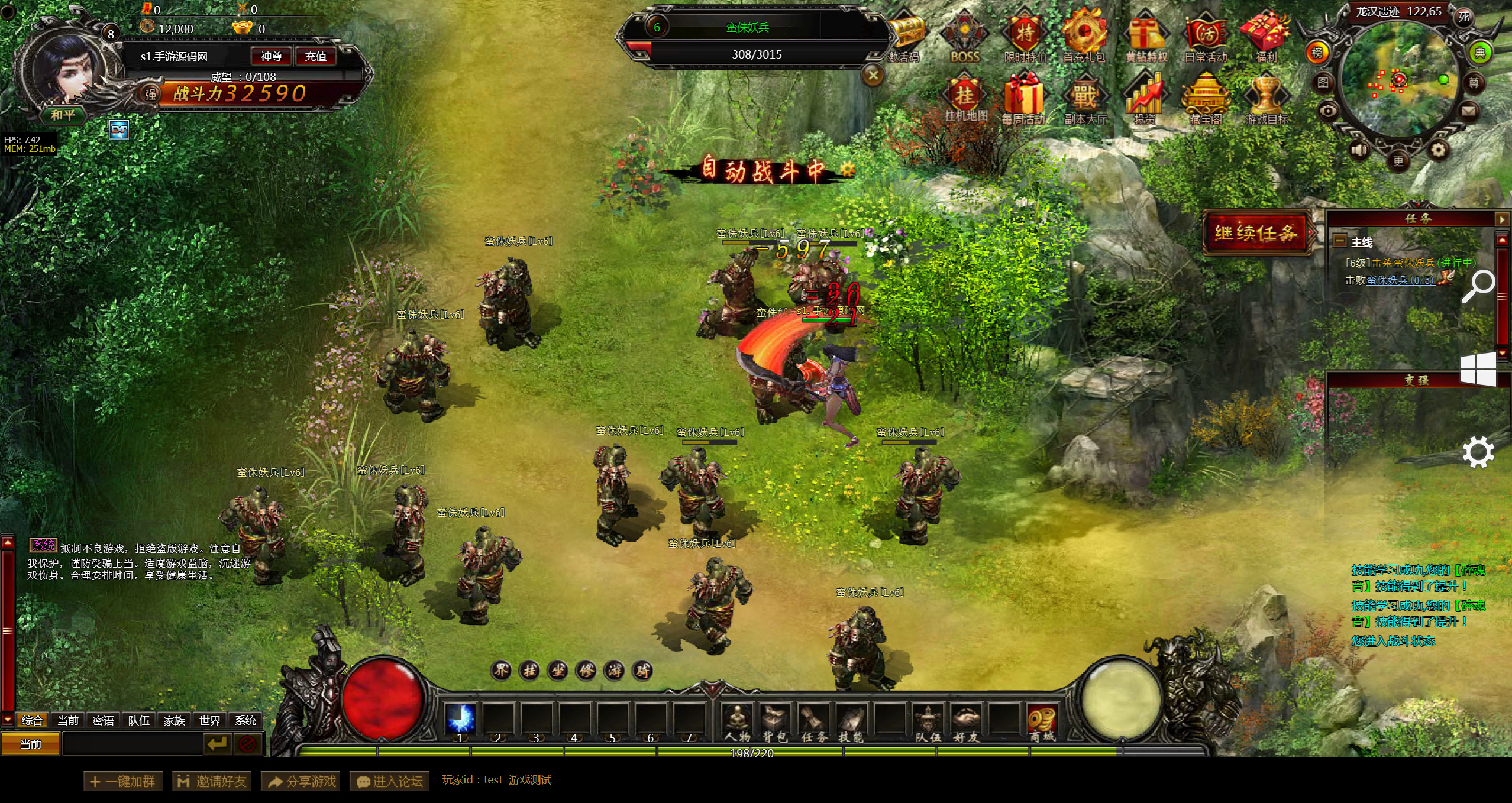Screen dimensions: 1512x803
Task: Open the 神尊 VIP button
Action: pos(271,56)
